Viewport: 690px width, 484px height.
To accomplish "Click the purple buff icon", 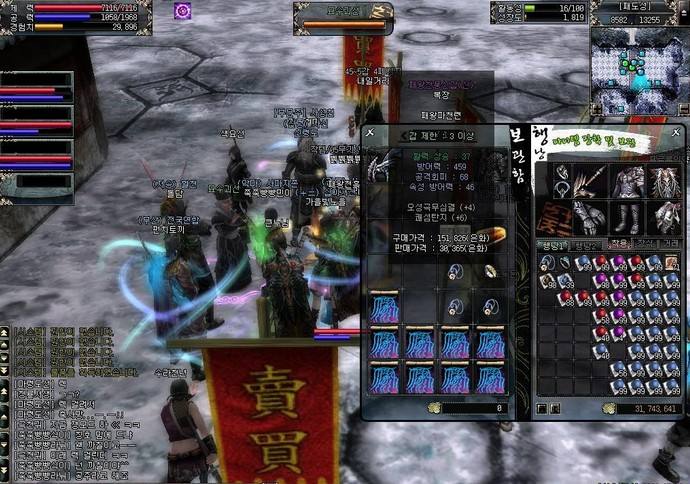I will (x=182, y=11).
